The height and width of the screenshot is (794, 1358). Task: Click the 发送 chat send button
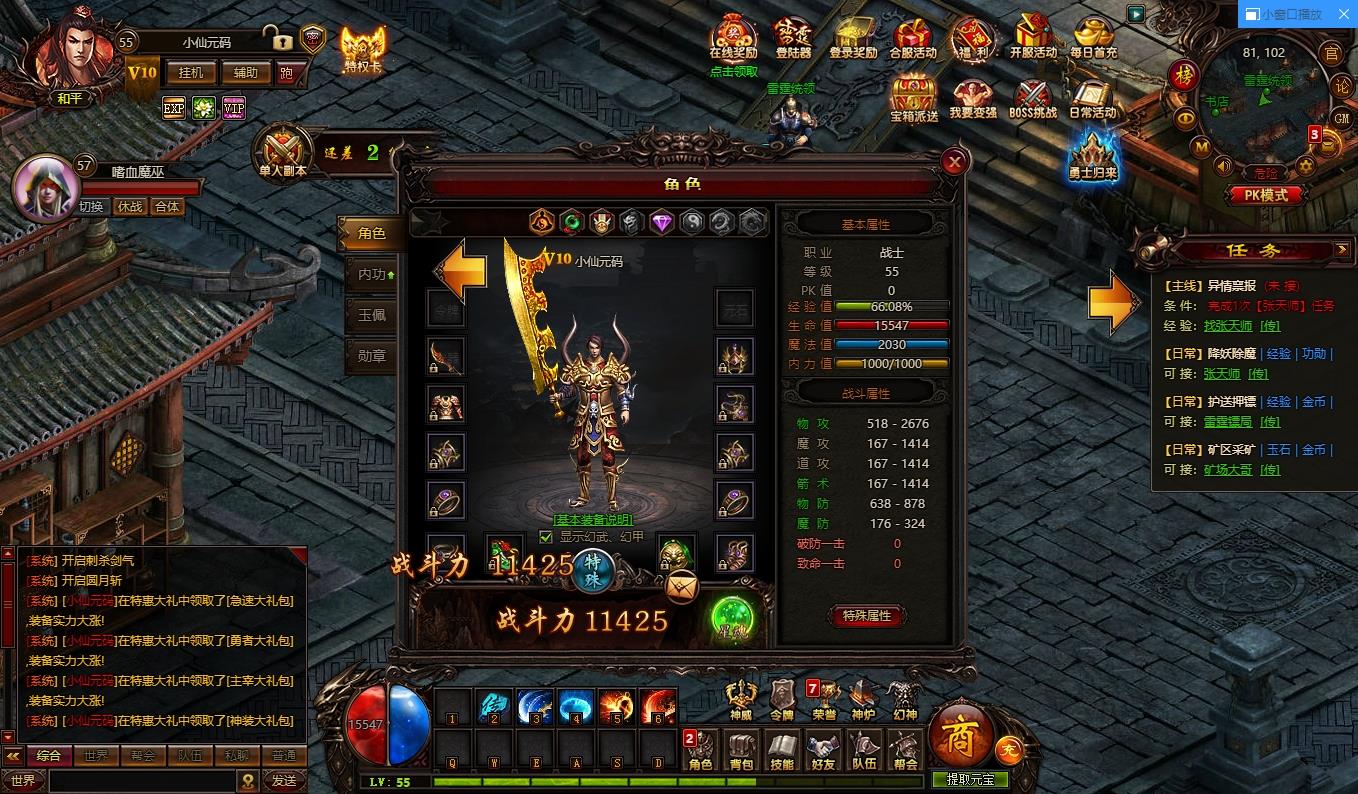(284, 780)
